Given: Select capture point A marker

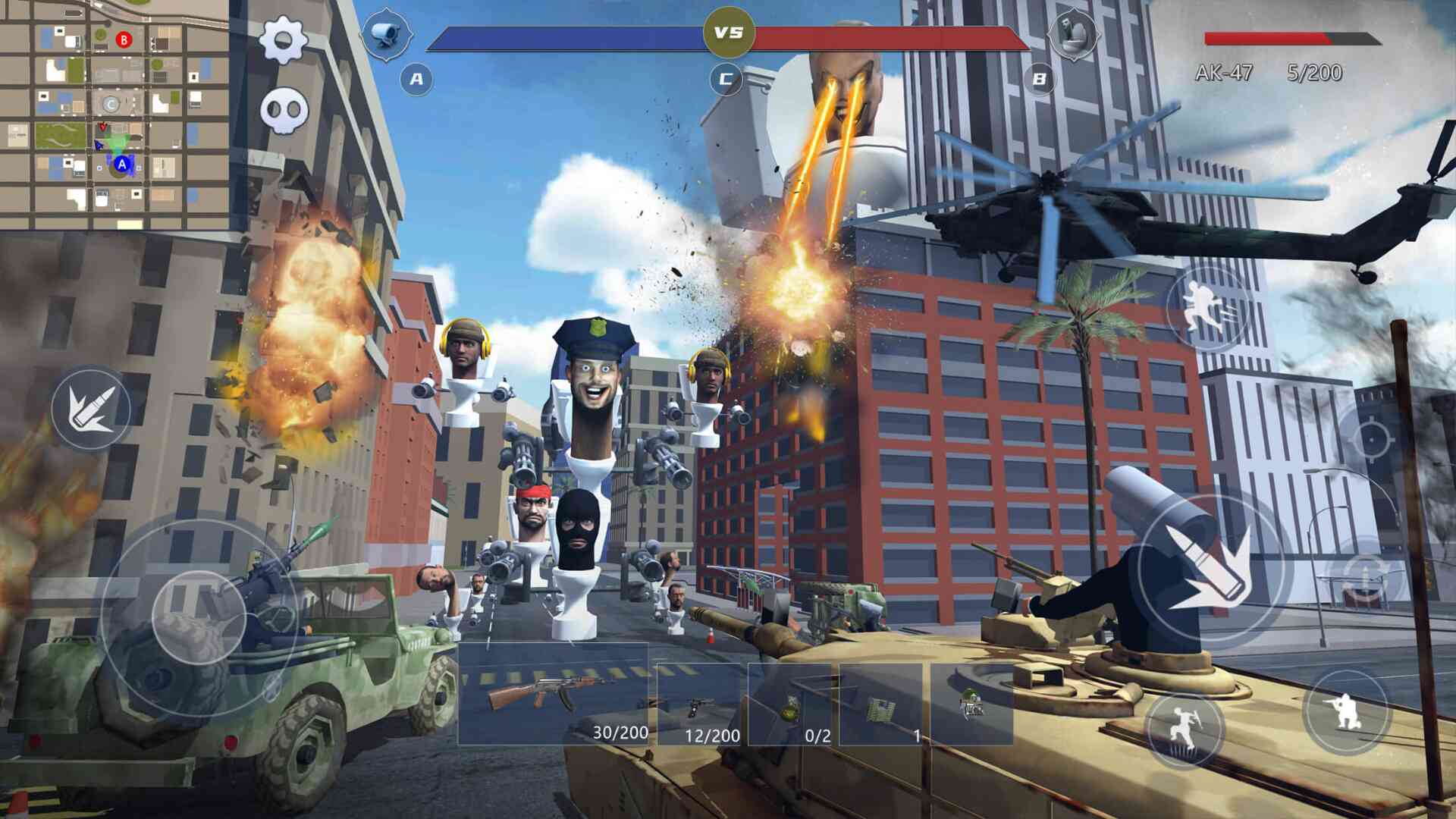Looking at the screenshot, I should click(x=416, y=79).
